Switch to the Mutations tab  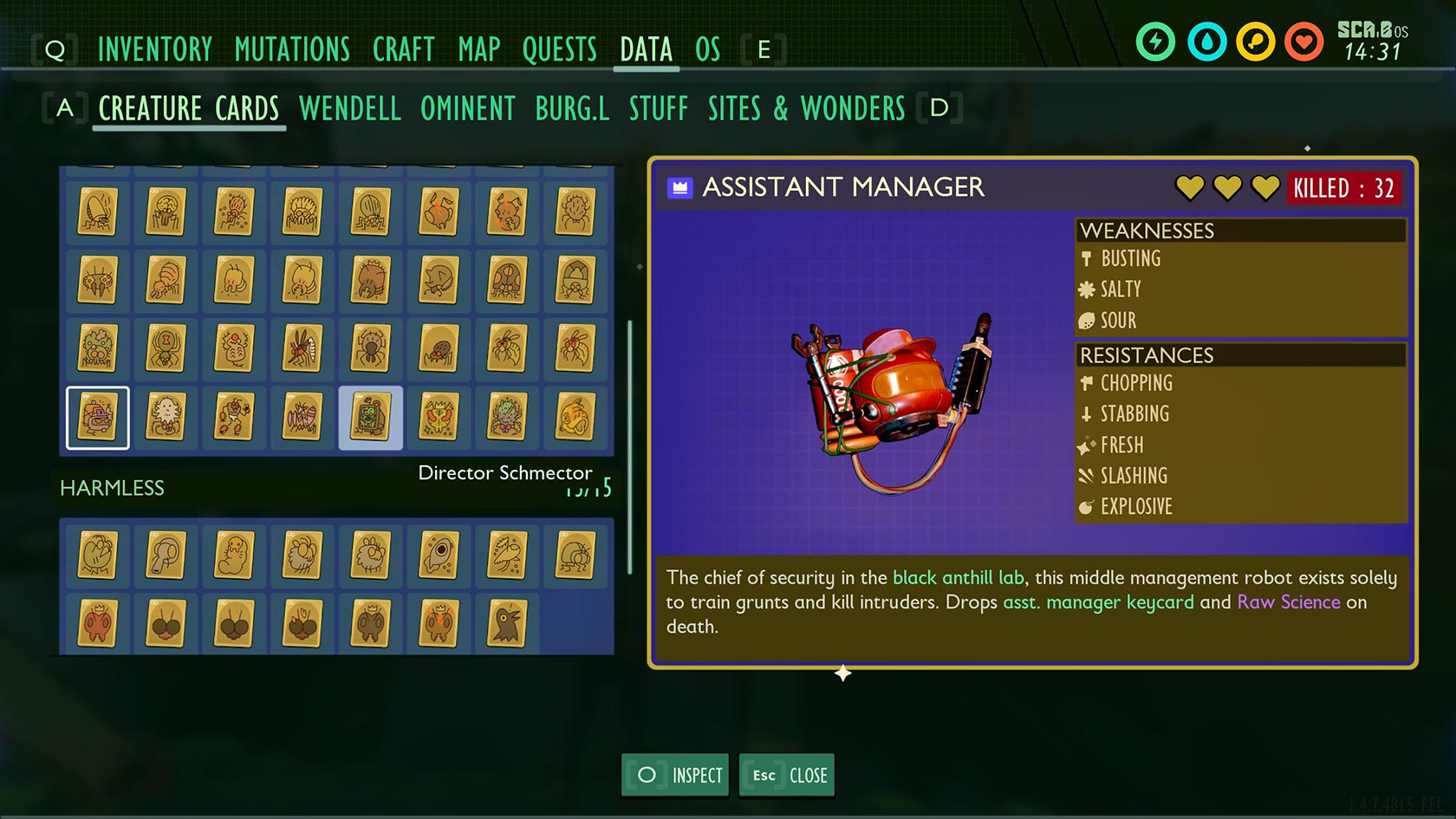click(292, 49)
